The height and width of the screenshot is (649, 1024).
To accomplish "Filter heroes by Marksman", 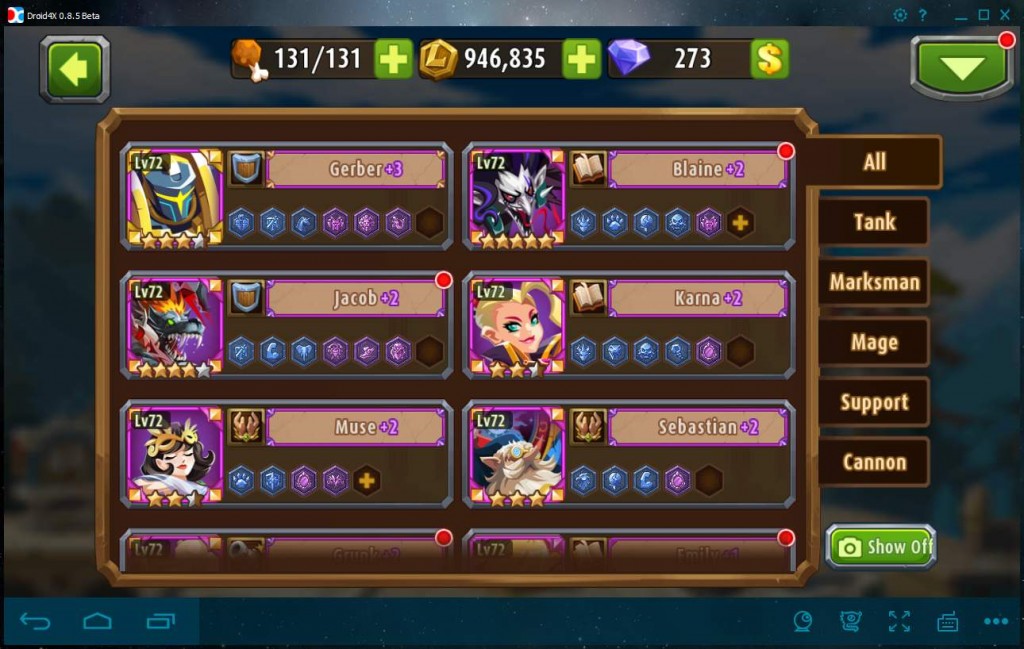I will 873,282.
